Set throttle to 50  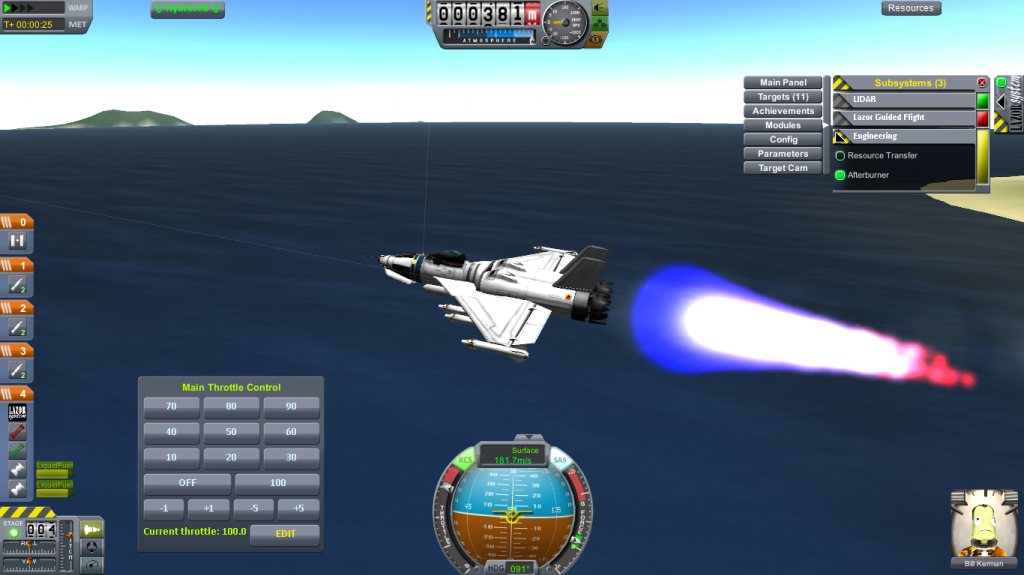coord(231,432)
